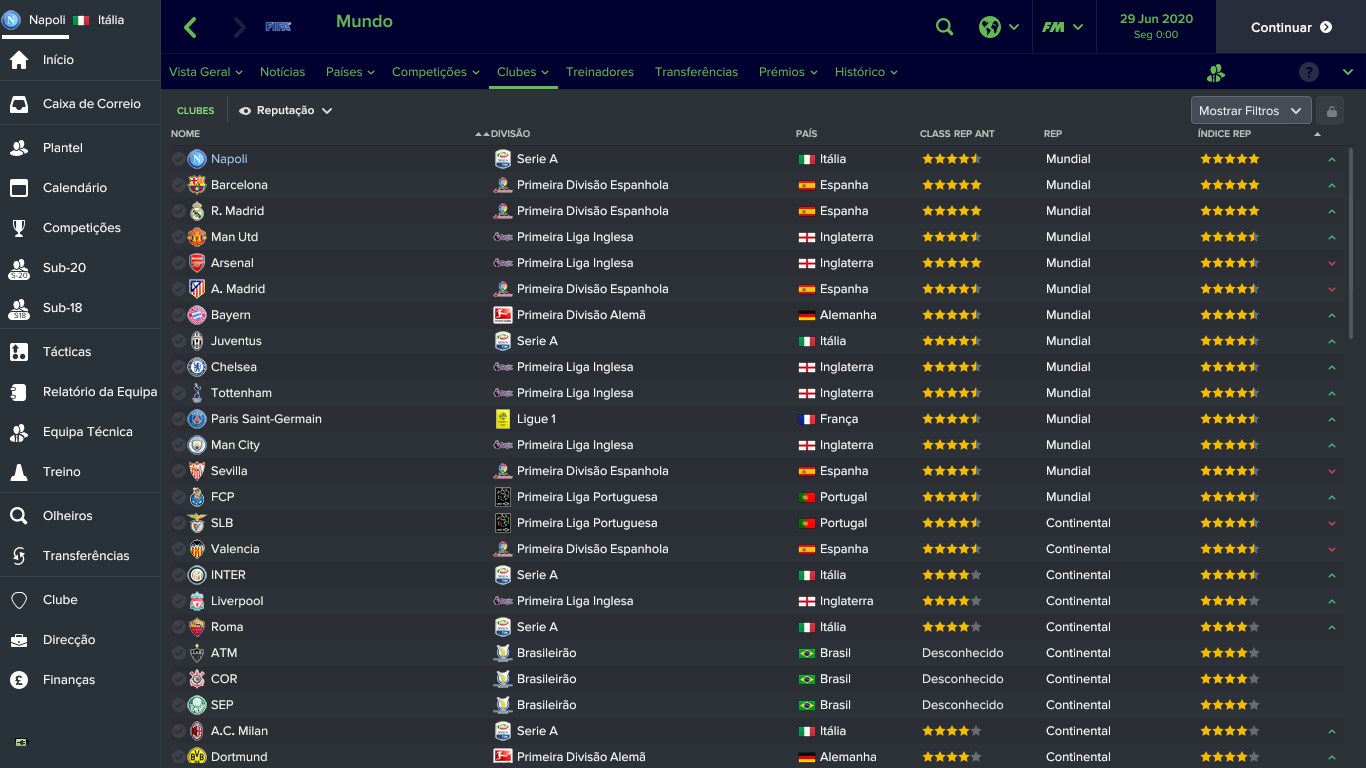
Task: Open the search tool
Action: [x=944, y=27]
